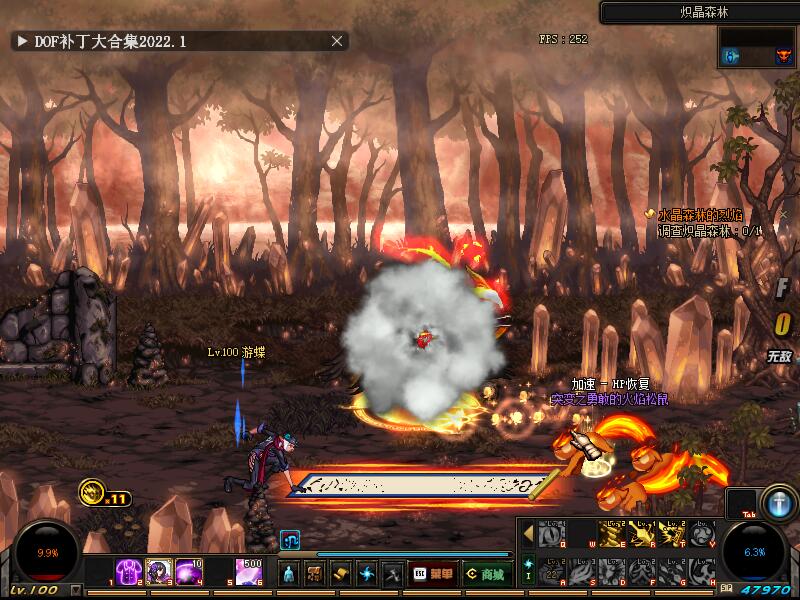This screenshot has width=800, height=600.
Task: Activate the golden skill on hotkey E
Action: tap(612, 534)
